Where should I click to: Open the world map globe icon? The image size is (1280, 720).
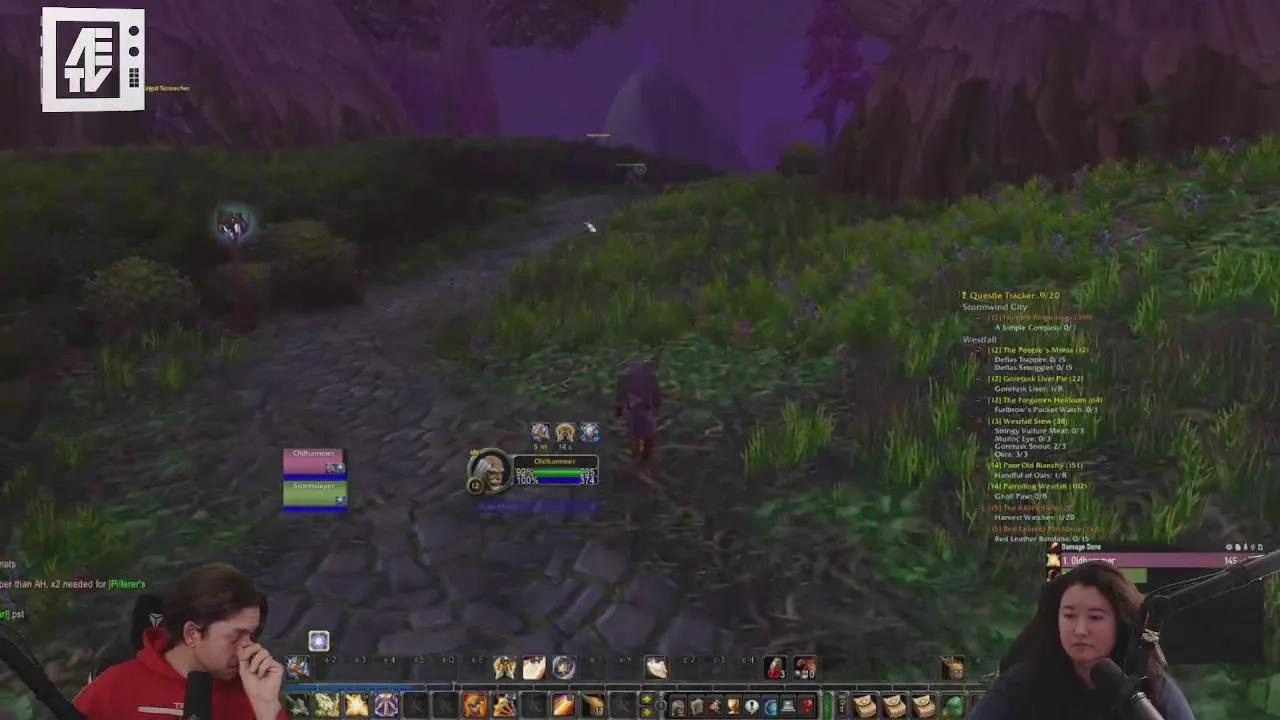coord(770,705)
